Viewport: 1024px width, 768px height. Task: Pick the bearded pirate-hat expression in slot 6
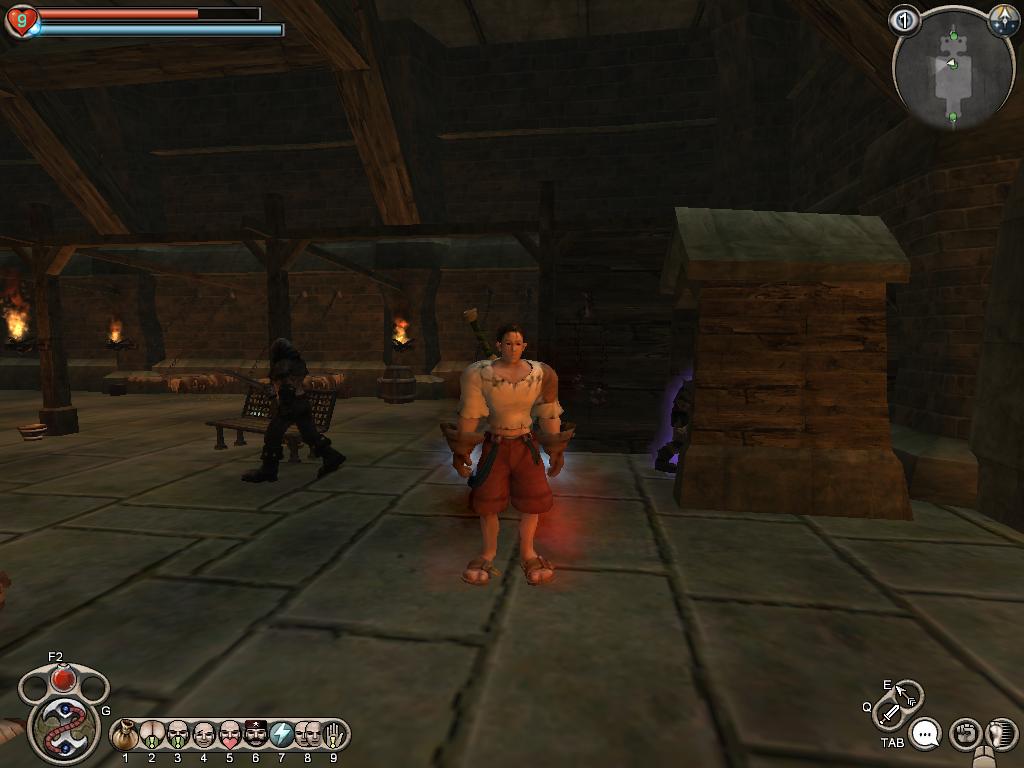point(256,736)
